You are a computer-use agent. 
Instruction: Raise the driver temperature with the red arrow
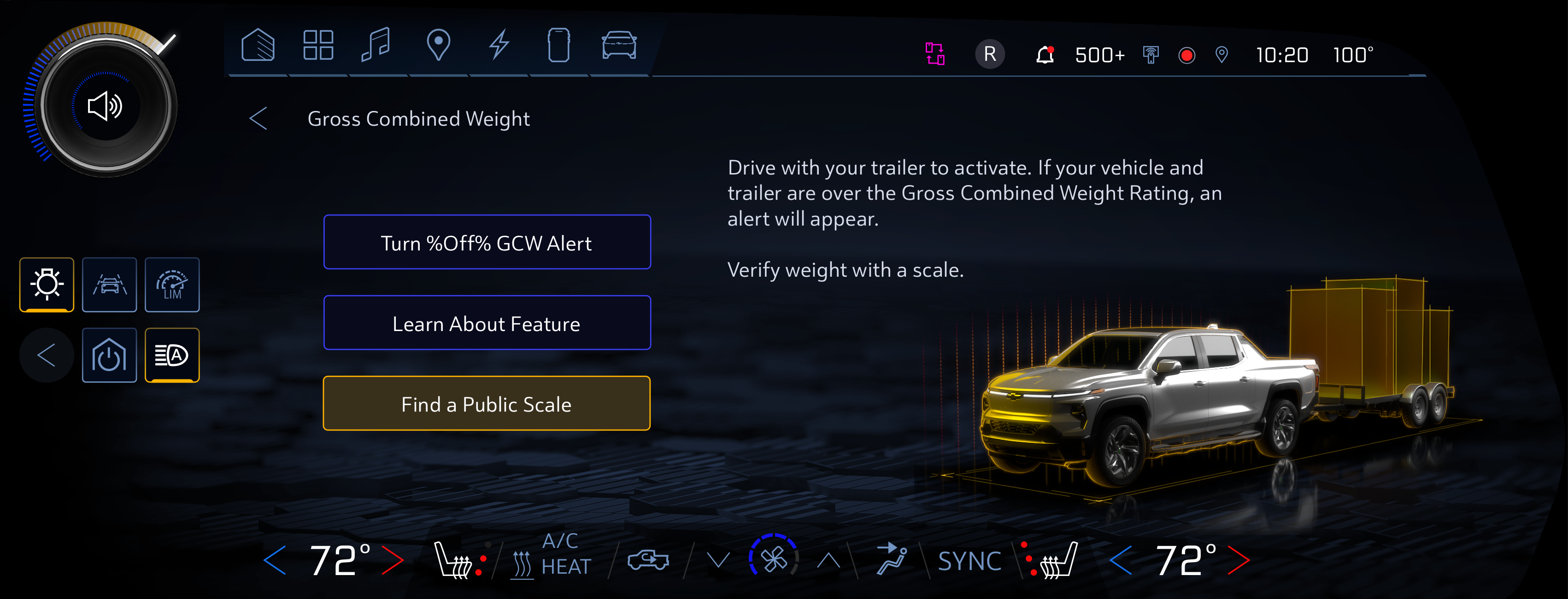click(393, 560)
